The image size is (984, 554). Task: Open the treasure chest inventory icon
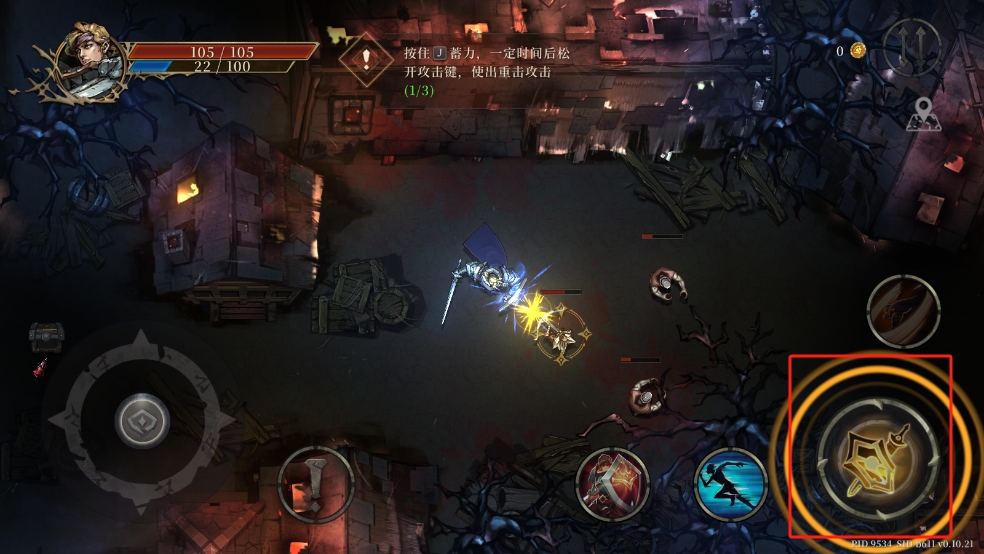[46, 336]
